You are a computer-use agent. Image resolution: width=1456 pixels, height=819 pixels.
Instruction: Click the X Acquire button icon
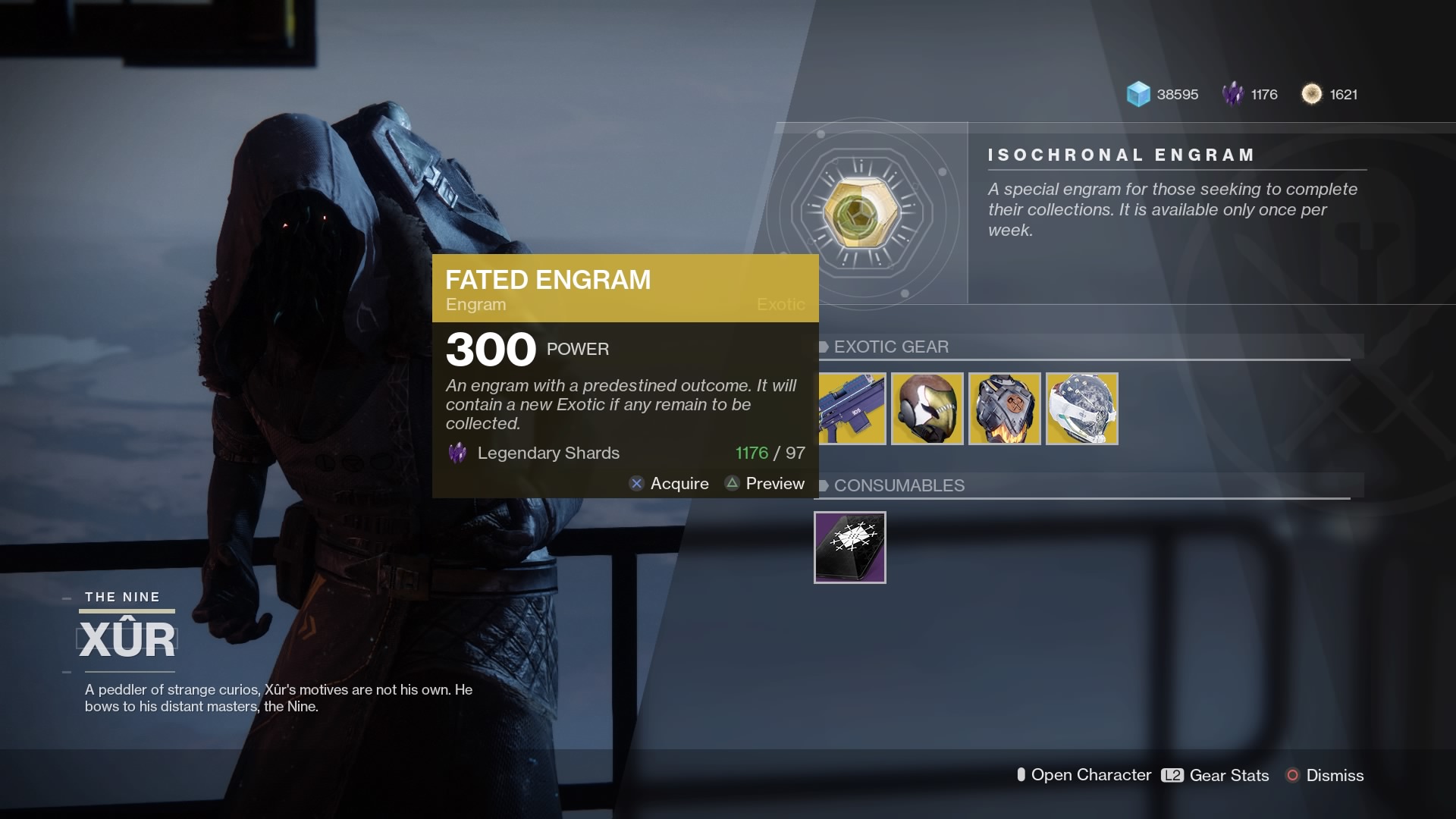tap(636, 483)
